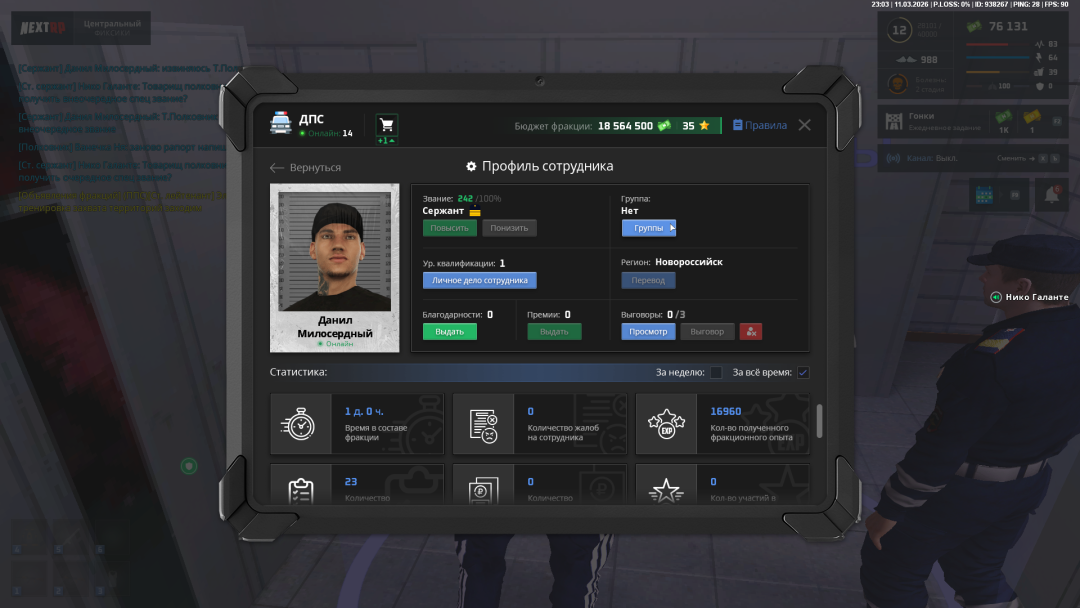Demote the employee with Понизить
This screenshot has width=1080, height=608.
pos(509,228)
